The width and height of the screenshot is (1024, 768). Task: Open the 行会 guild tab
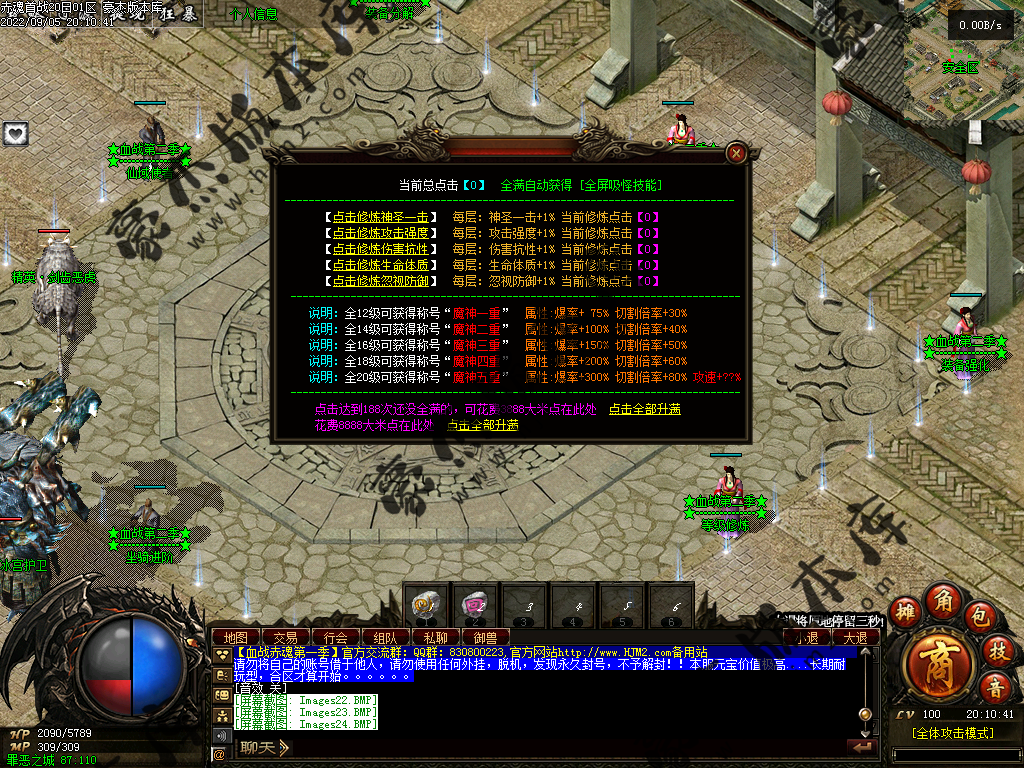336,637
